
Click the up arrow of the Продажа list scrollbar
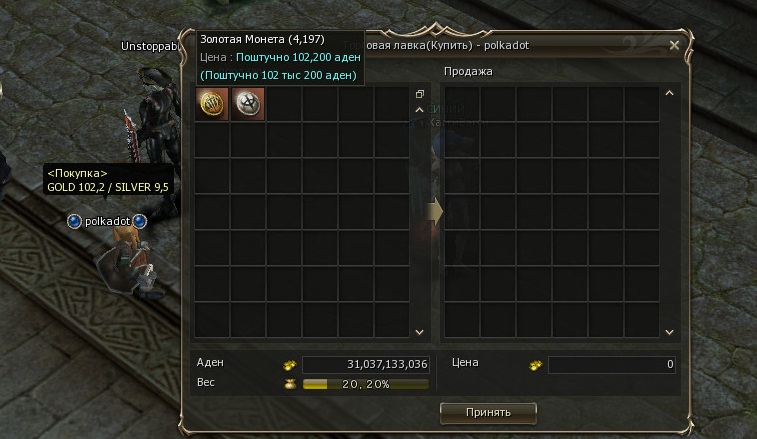click(670, 94)
